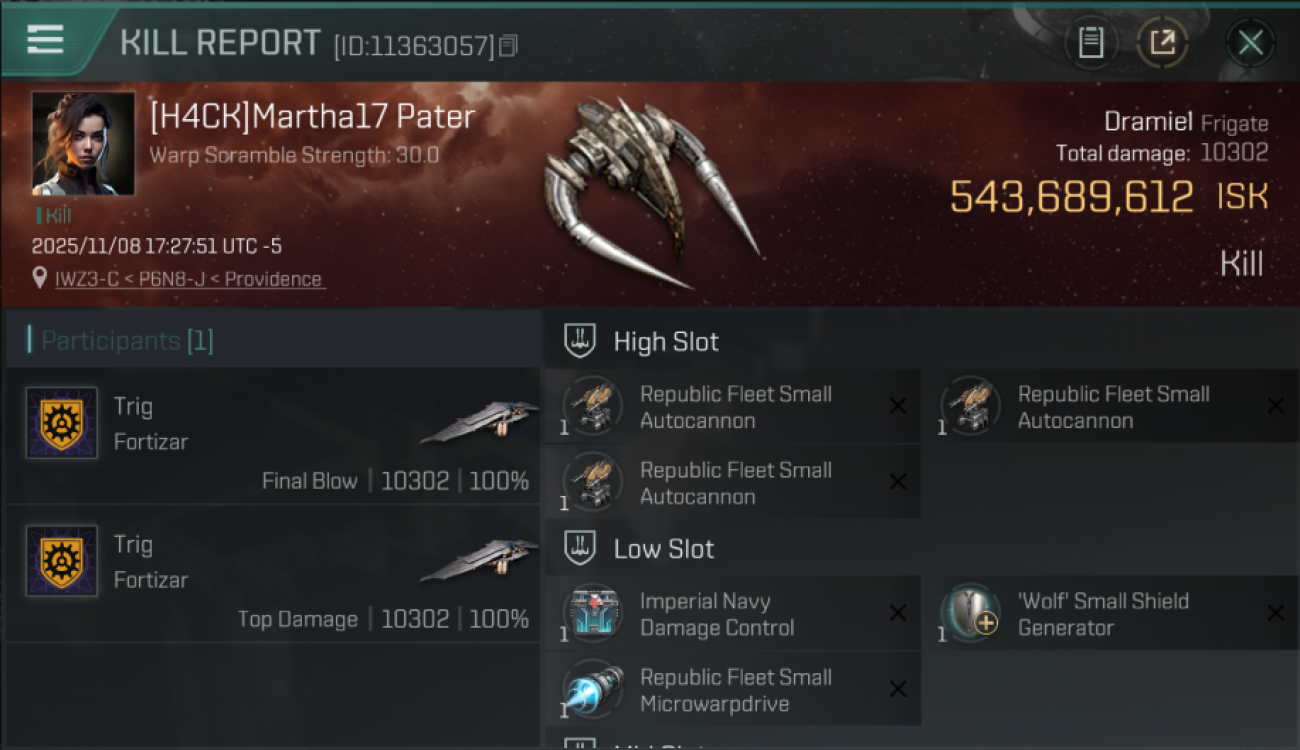Copy the kill report ID

click(507, 45)
